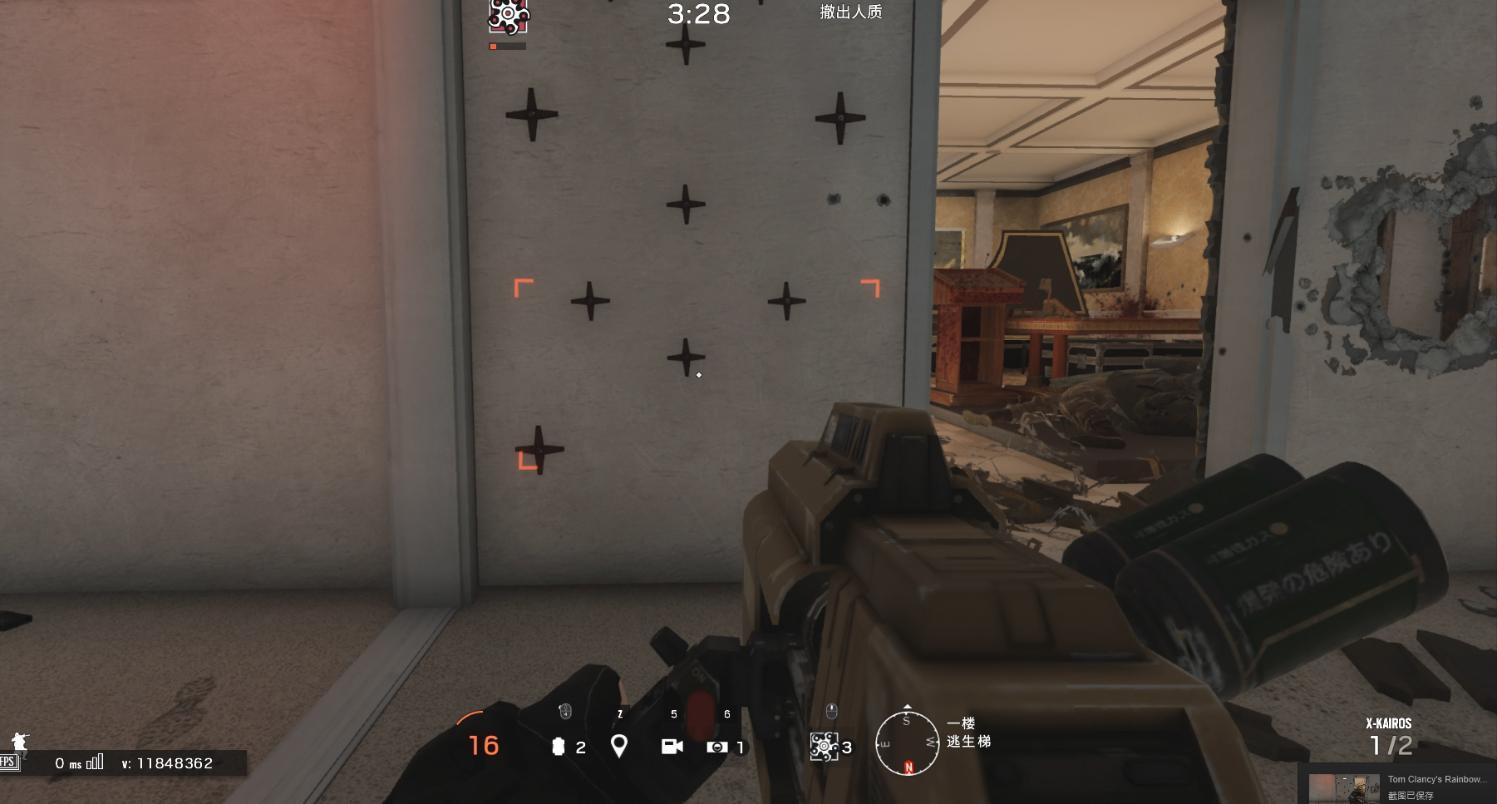Click the FPS counter badge
1497x804 pixels.
click(x=9, y=762)
